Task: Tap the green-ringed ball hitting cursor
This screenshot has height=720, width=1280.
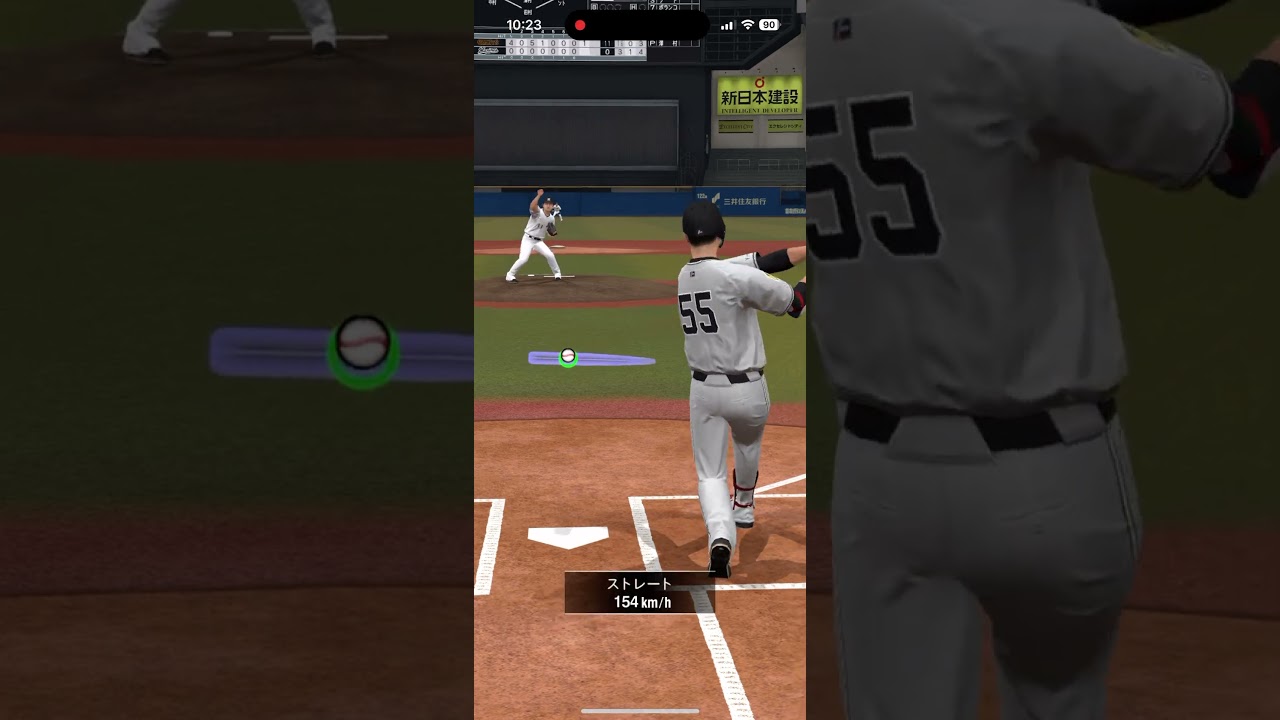Action: [568, 356]
